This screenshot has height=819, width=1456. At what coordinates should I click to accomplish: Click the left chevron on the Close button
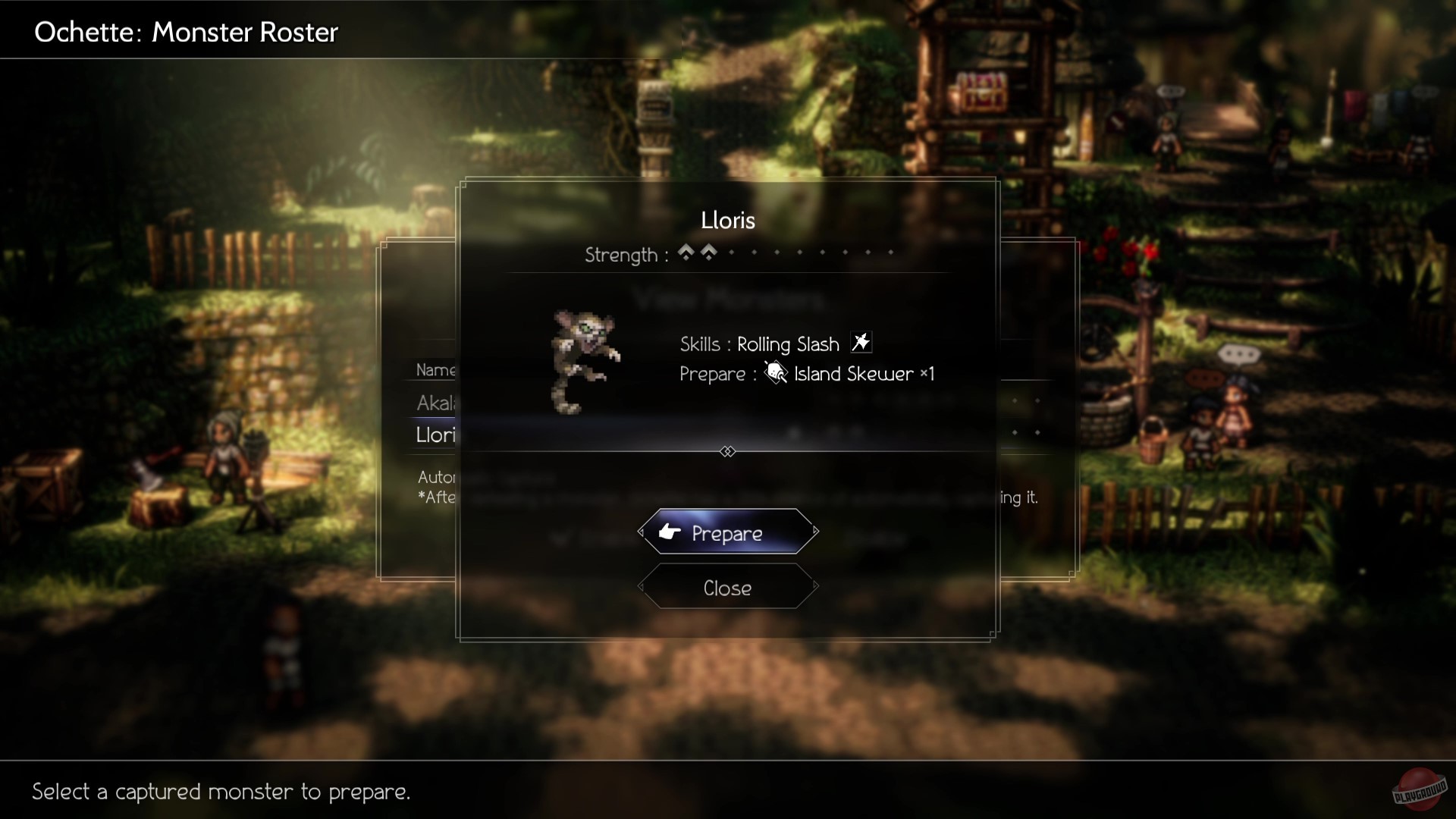pos(642,587)
